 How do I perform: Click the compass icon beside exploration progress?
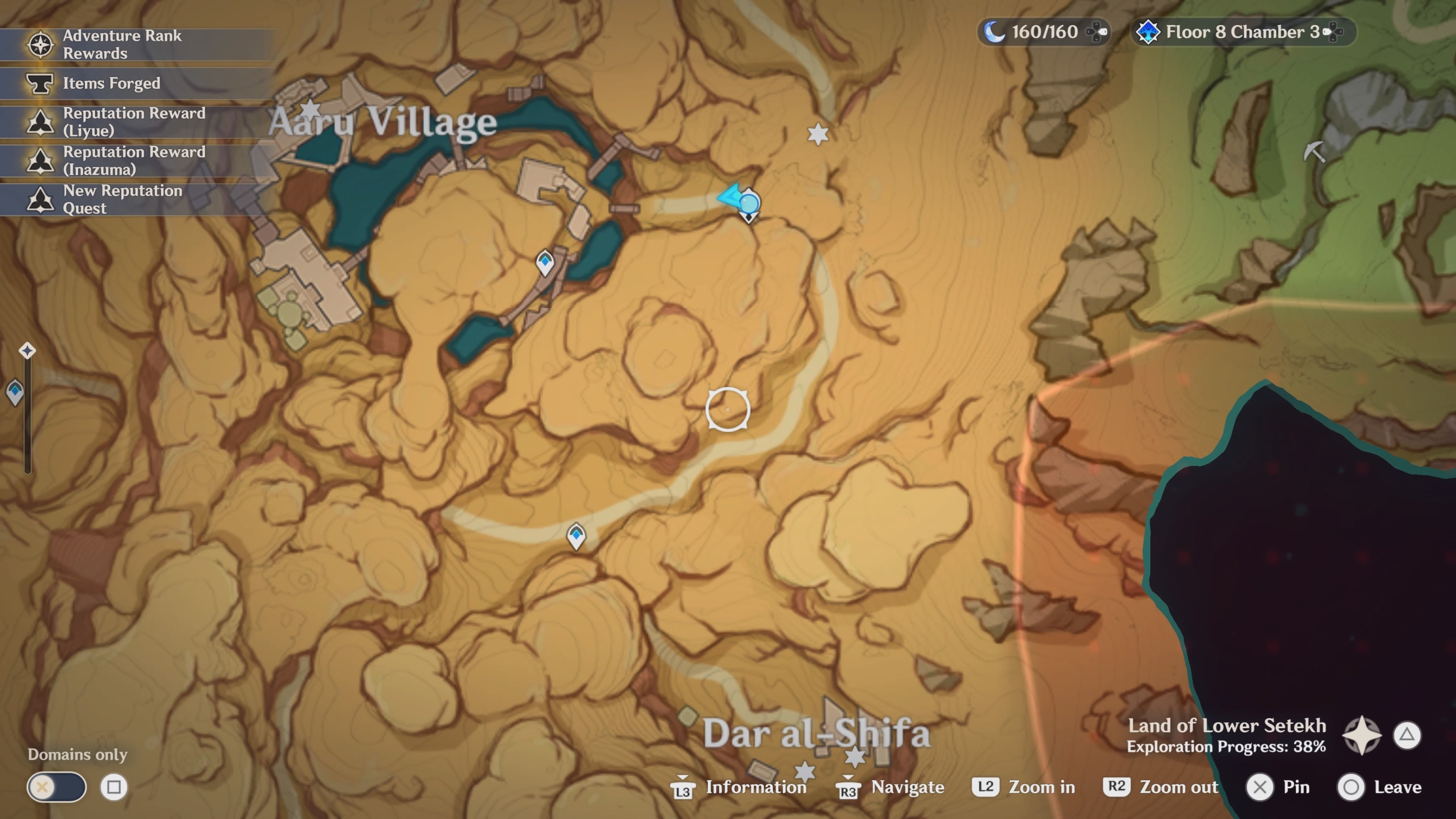click(1362, 735)
